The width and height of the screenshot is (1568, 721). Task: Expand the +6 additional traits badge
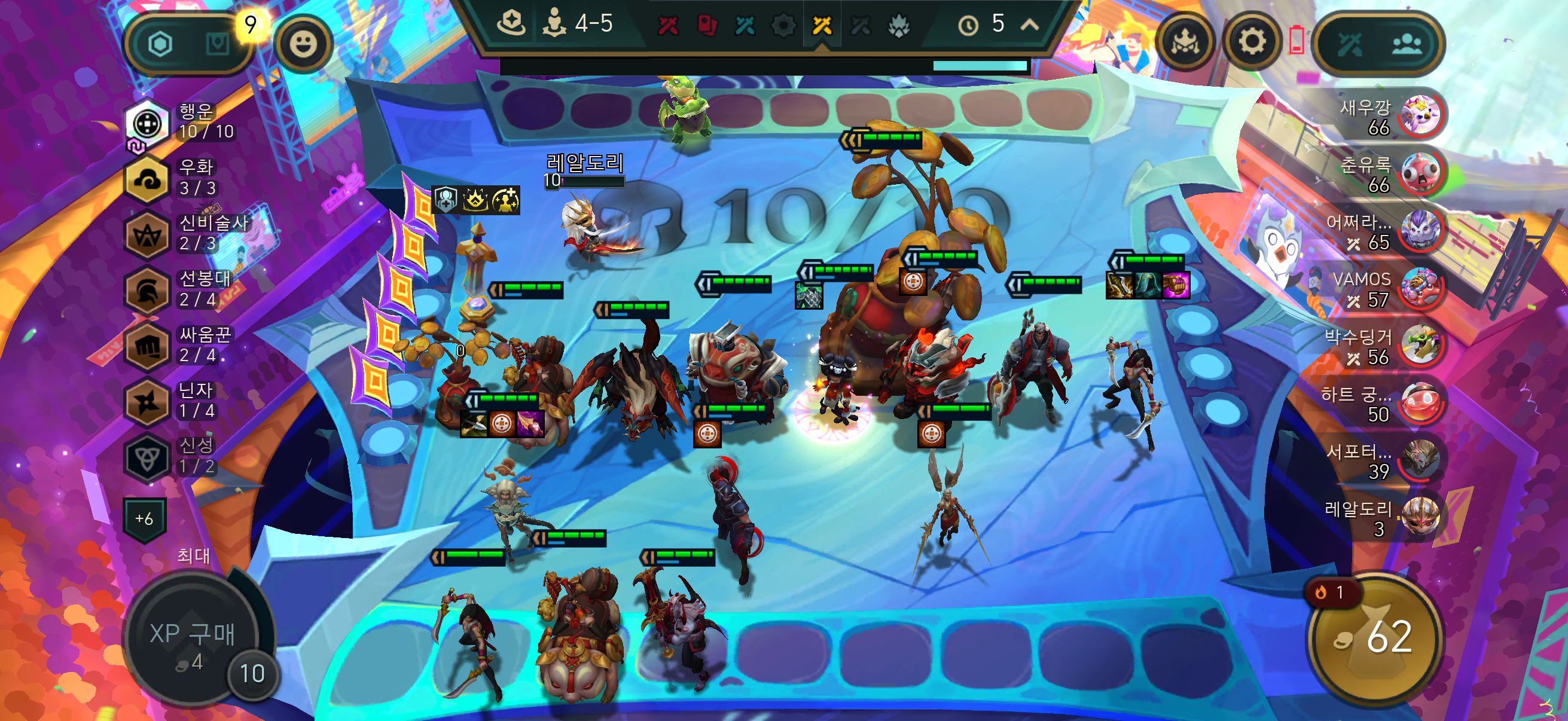coord(144,519)
